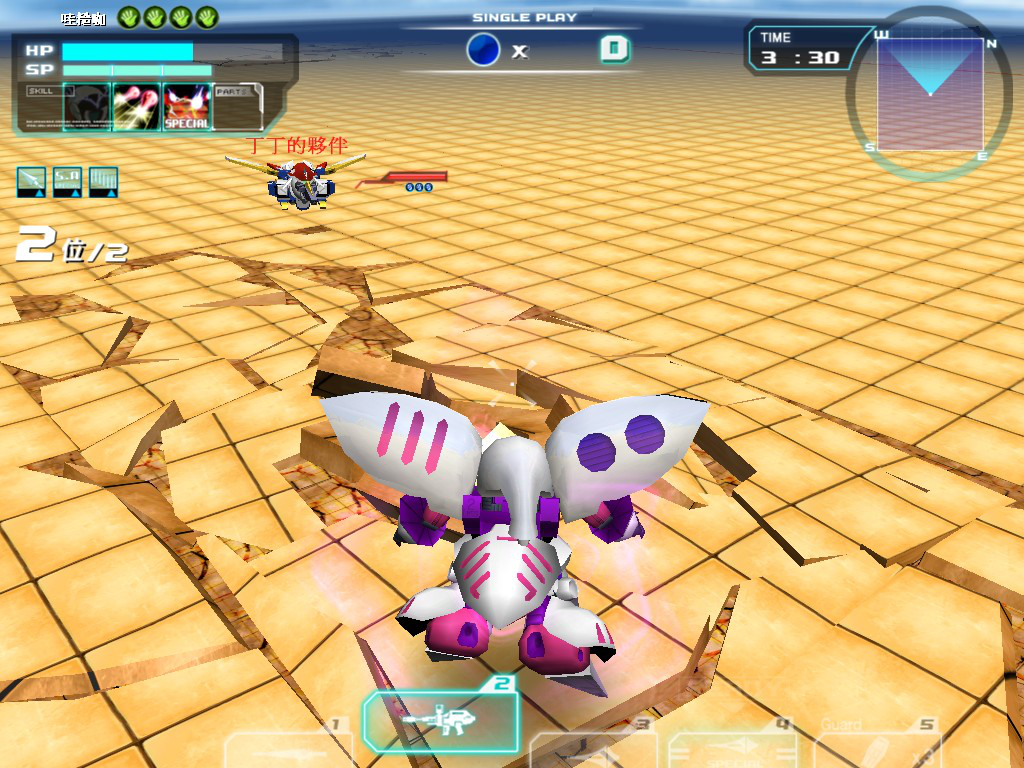
Task: Use the SPECIAL skill icon
Action: (x=187, y=107)
